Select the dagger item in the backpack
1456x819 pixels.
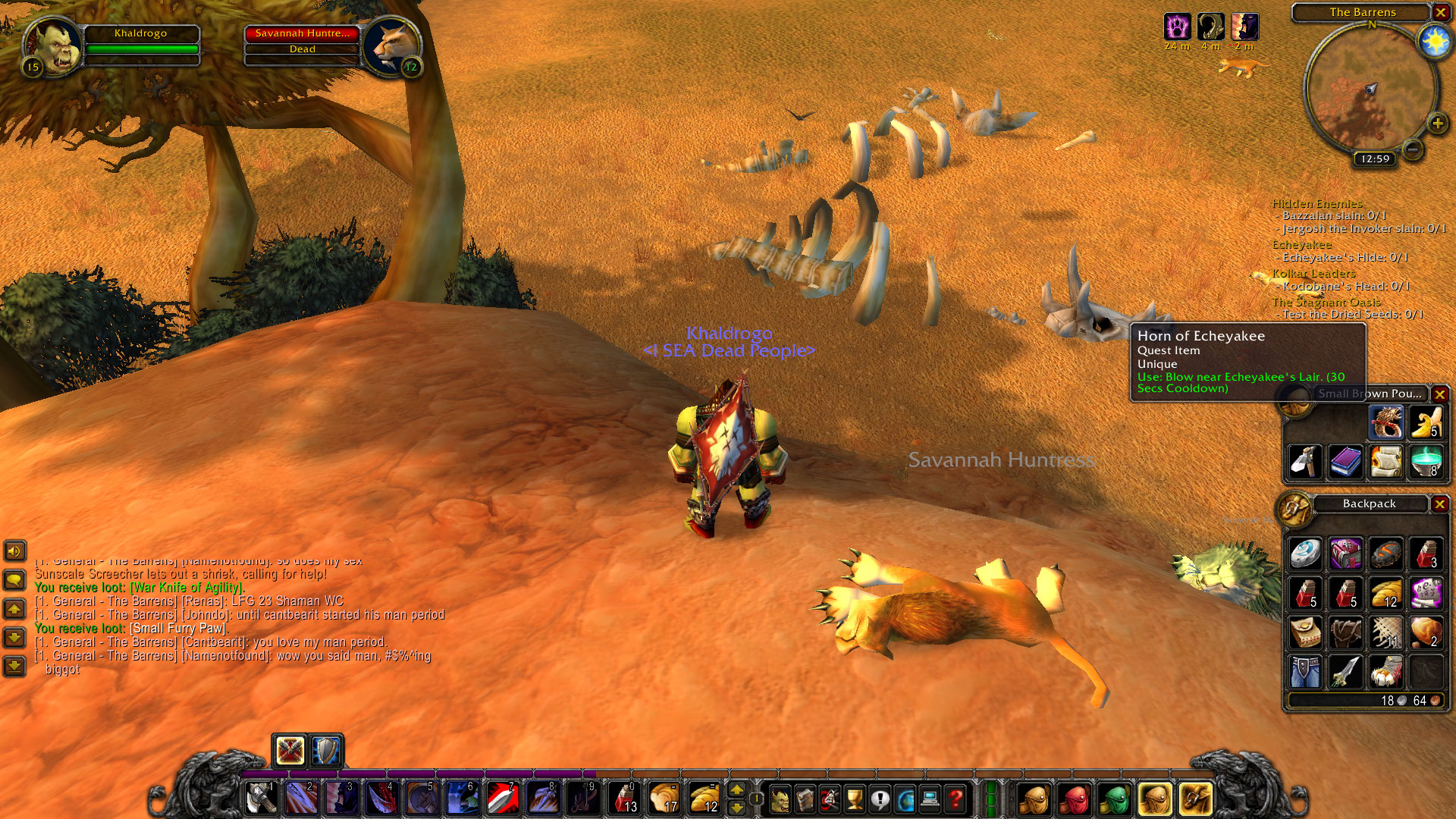[x=1345, y=673]
